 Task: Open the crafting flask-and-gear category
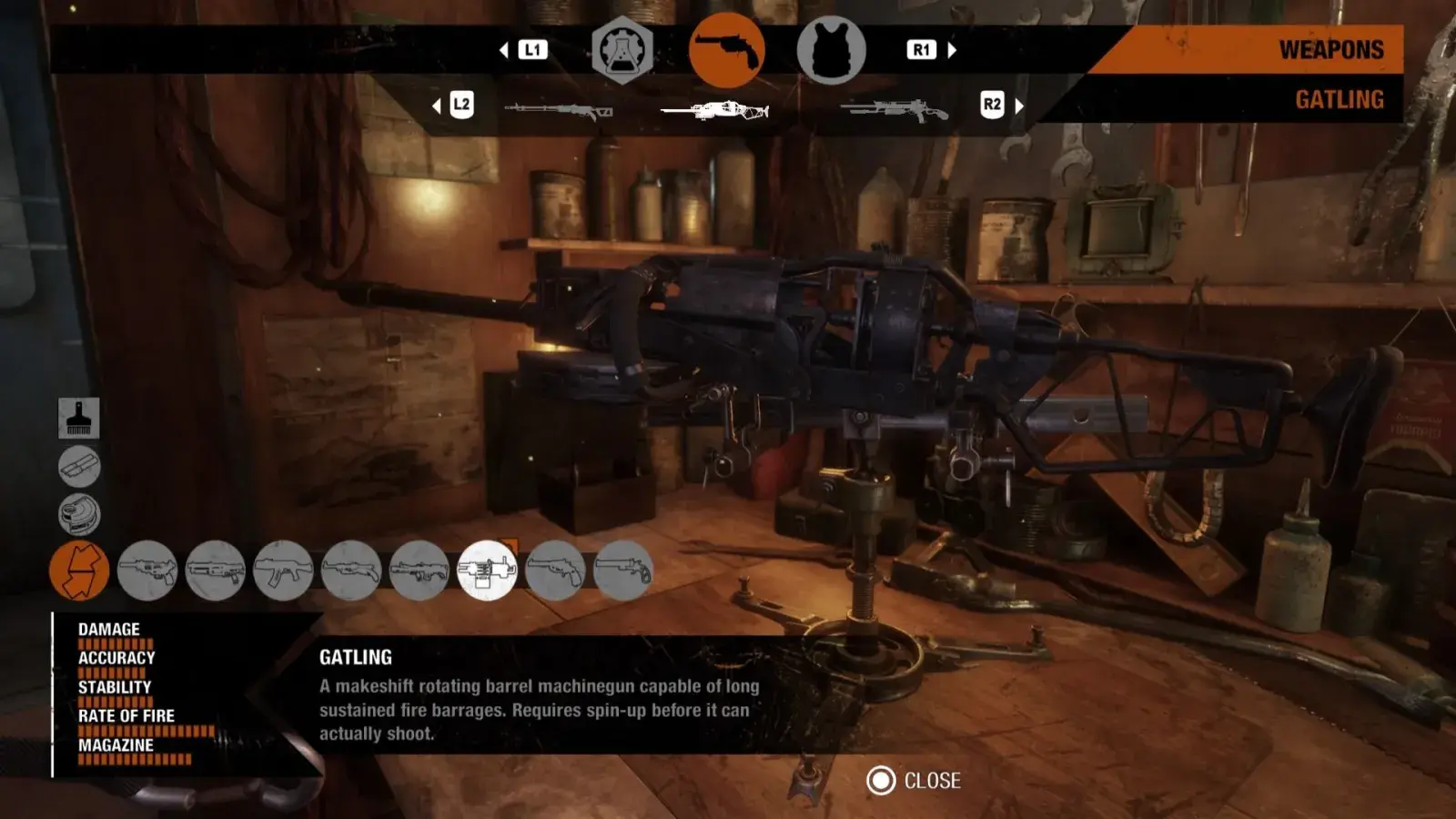pyautogui.click(x=622, y=51)
